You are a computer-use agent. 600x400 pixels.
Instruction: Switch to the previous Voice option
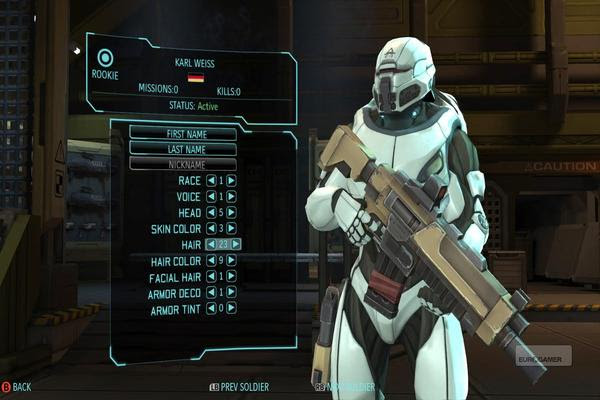[x=210, y=197]
